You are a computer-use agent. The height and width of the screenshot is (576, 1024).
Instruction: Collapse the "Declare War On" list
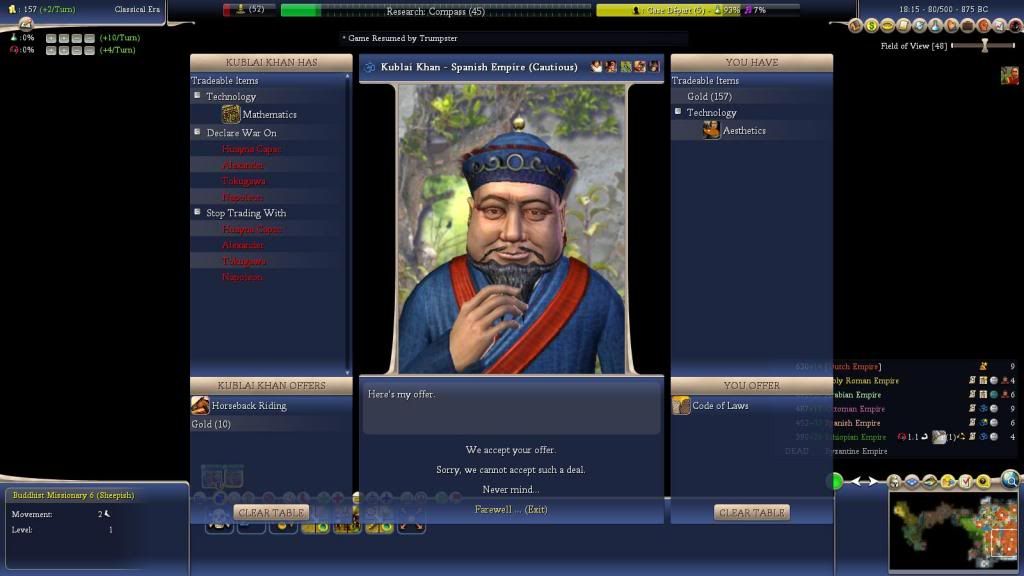pos(198,132)
